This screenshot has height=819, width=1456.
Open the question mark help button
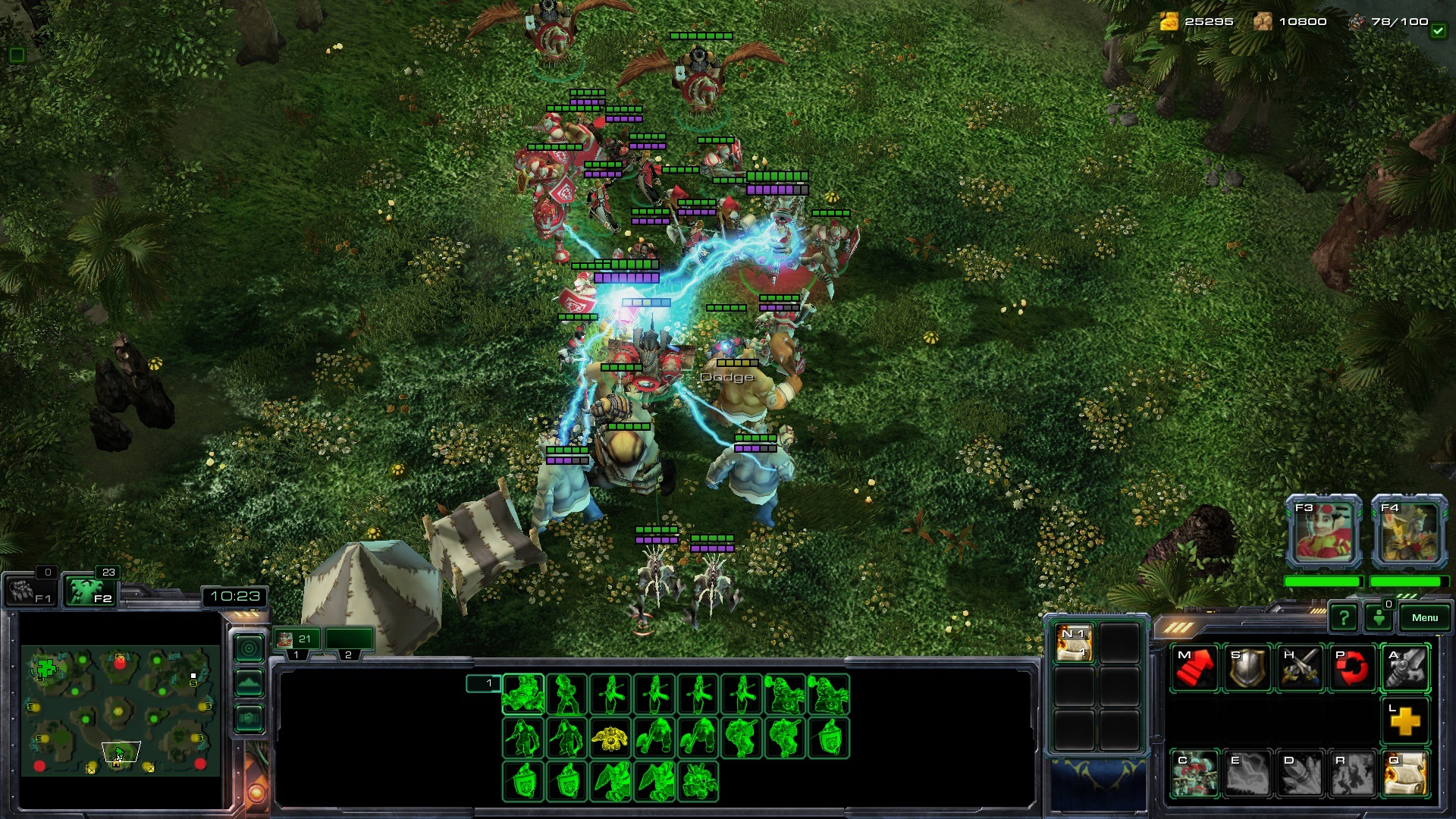tap(1343, 617)
